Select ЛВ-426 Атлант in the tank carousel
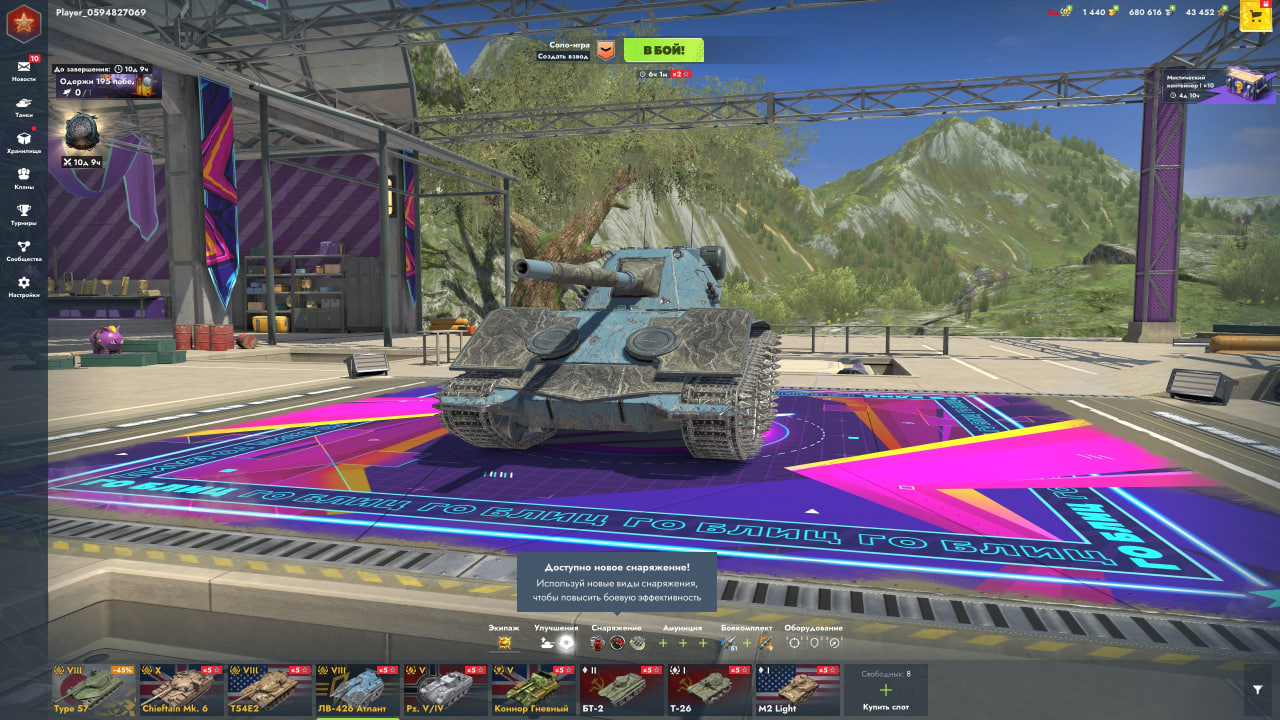 coord(355,690)
